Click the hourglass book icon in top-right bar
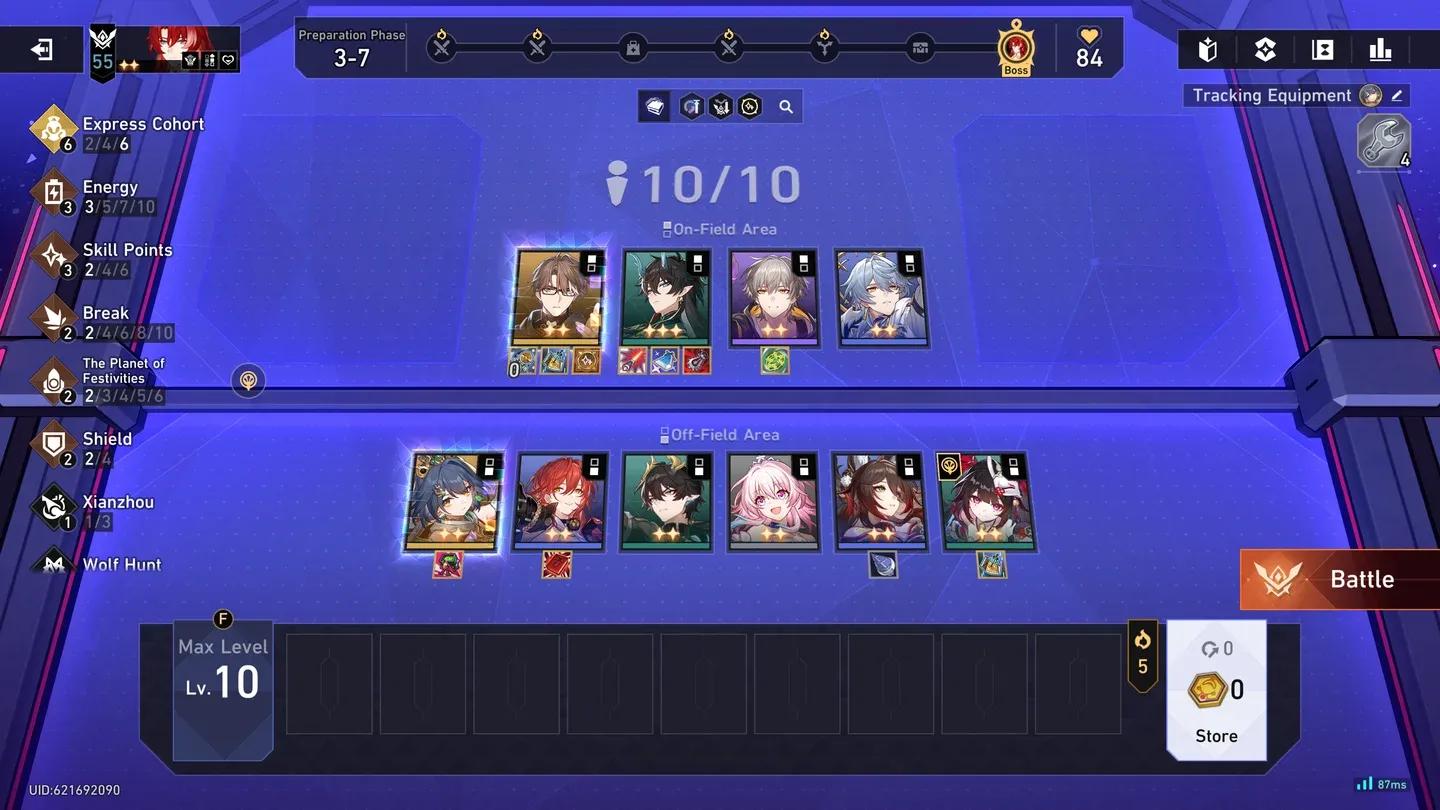The height and width of the screenshot is (810, 1440). 1322,48
